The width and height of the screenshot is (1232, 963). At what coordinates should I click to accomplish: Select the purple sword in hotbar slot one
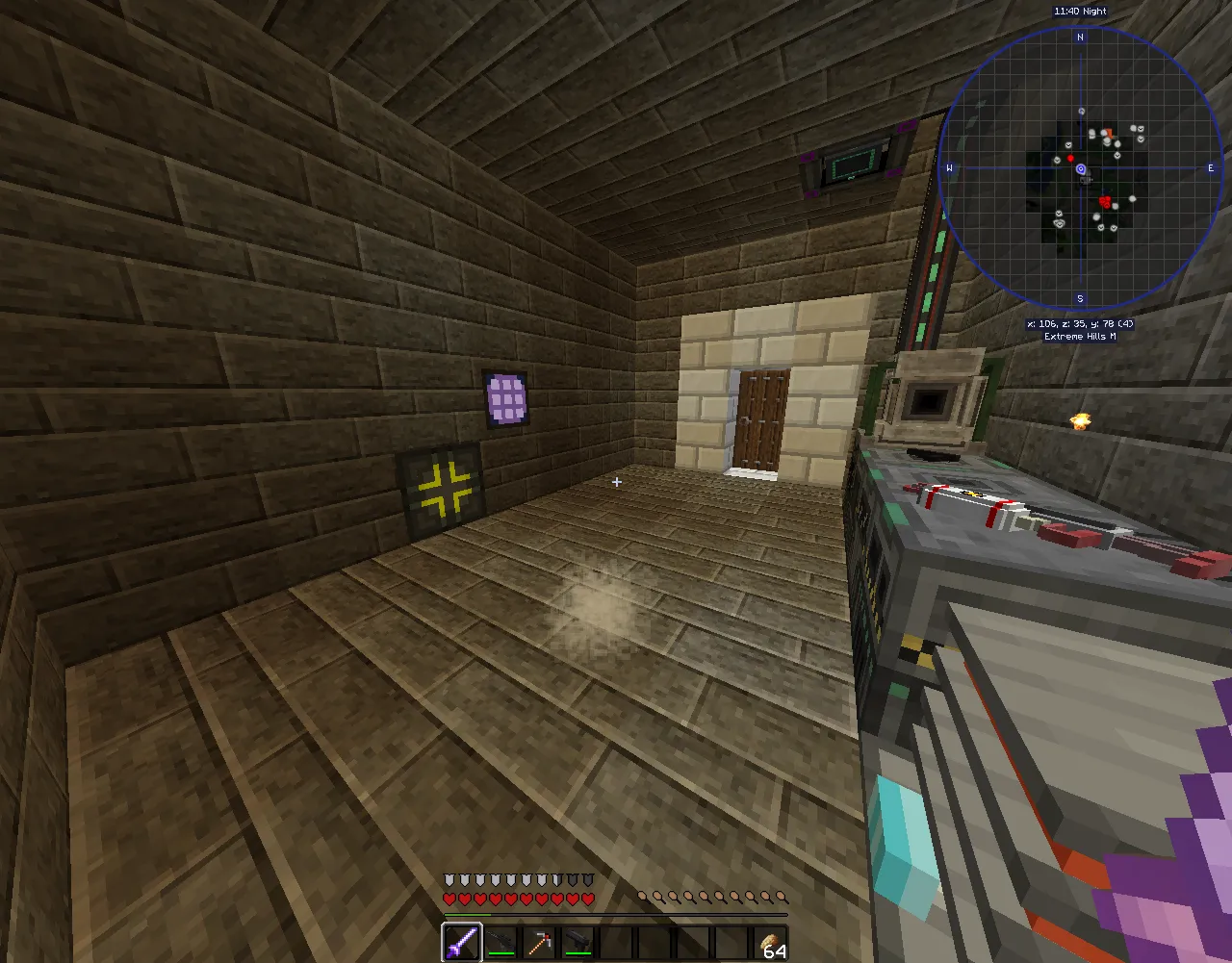pyautogui.click(x=462, y=941)
